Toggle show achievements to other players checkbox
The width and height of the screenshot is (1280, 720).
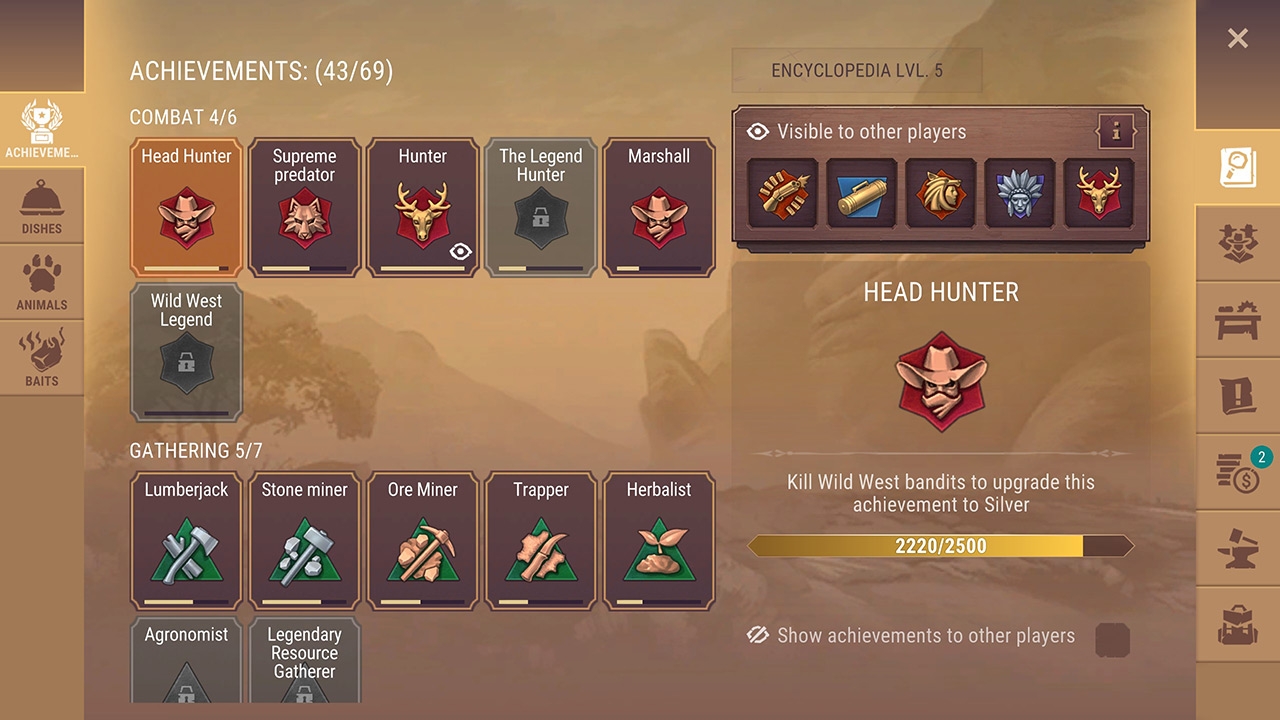point(1112,640)
